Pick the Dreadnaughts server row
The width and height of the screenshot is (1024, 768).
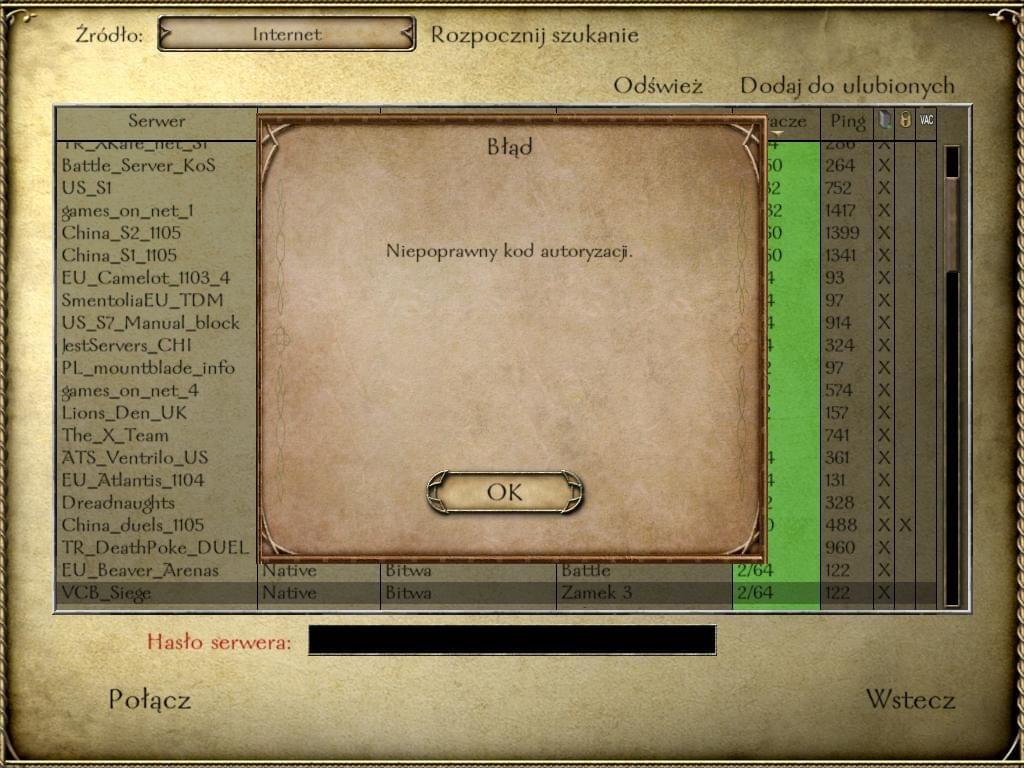point(118,503)
